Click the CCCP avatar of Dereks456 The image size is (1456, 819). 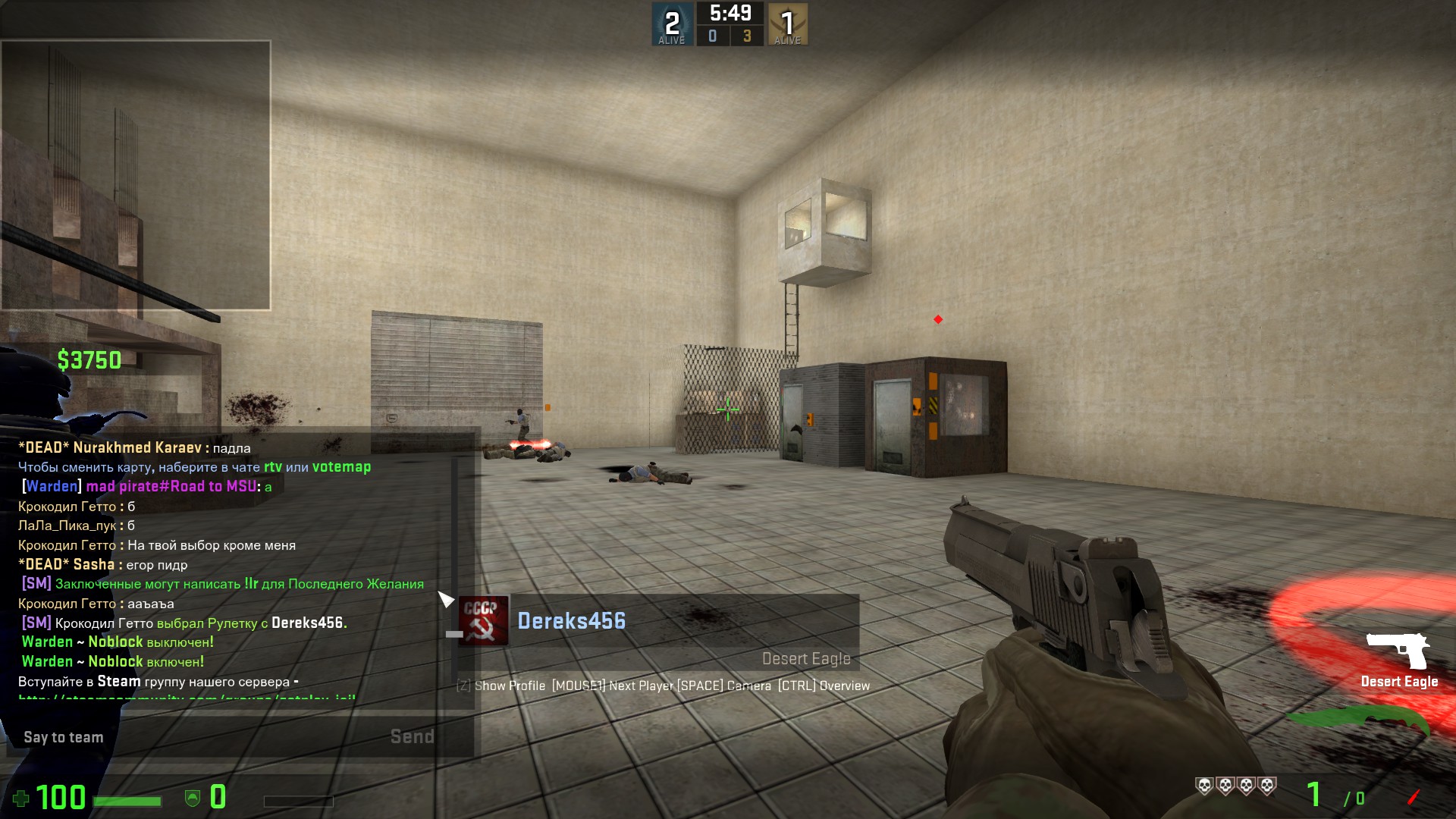point(483,621)
